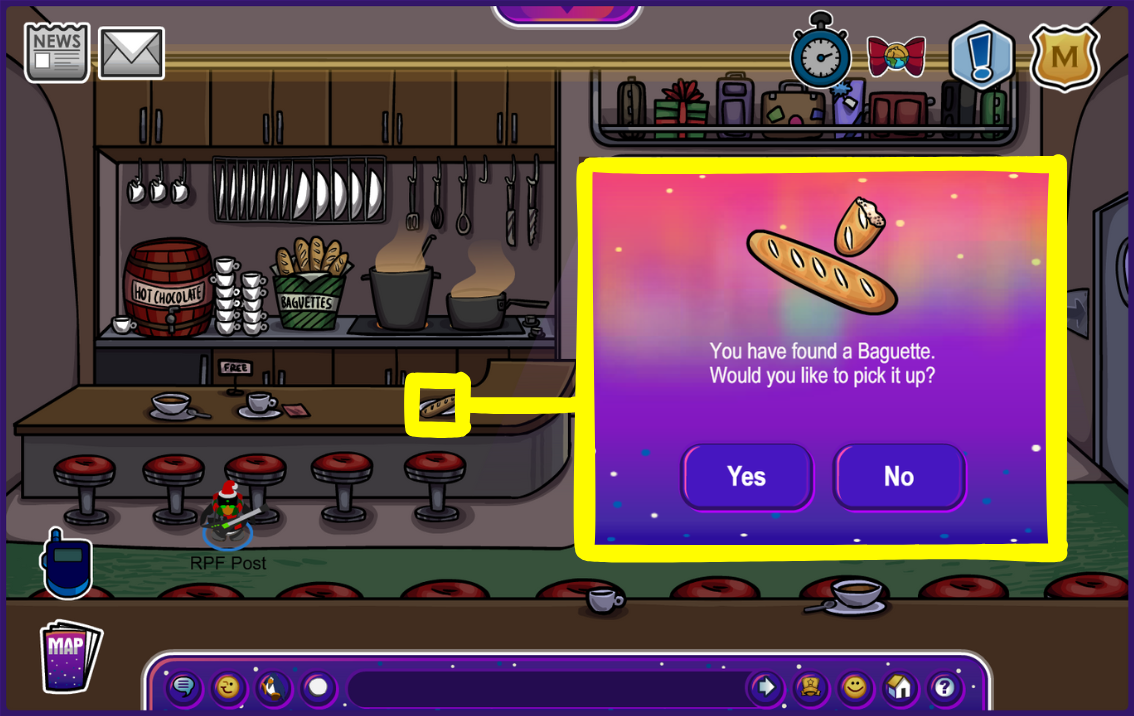Decline the Baguette with No
The image size is (1134, 716).
(x=899, y=477)
